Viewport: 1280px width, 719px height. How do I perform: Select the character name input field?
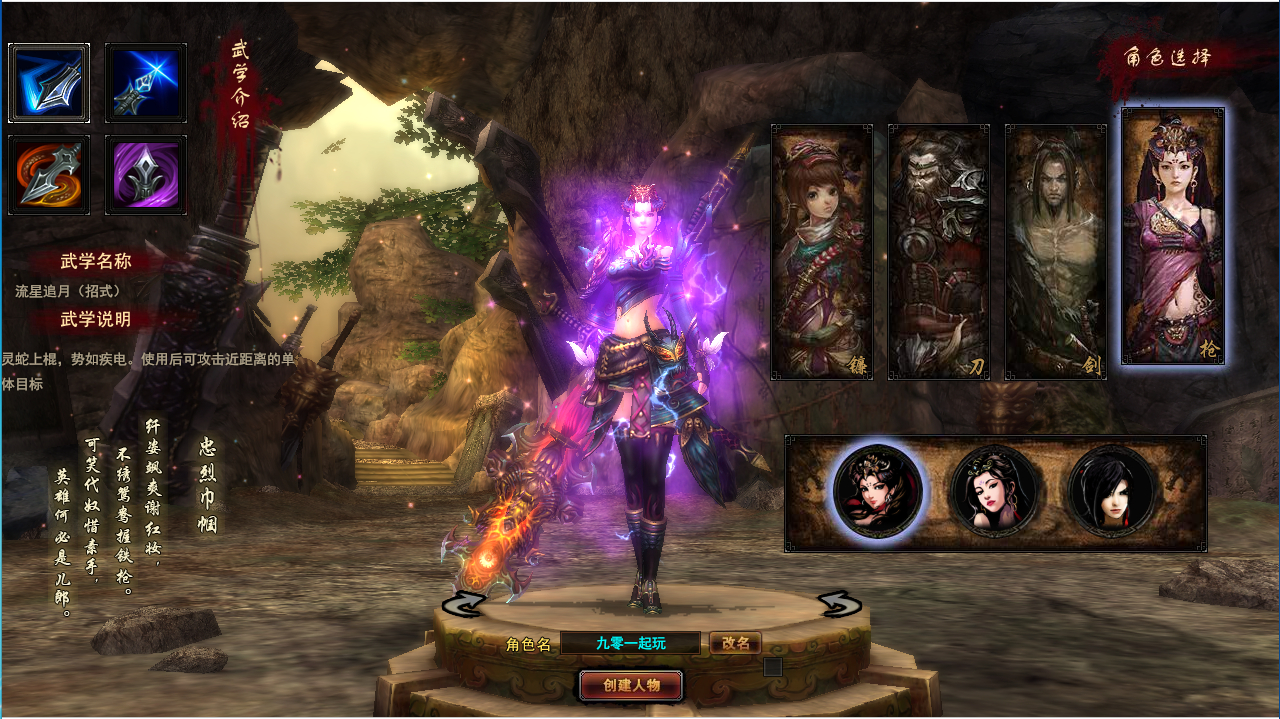point(630,643)
